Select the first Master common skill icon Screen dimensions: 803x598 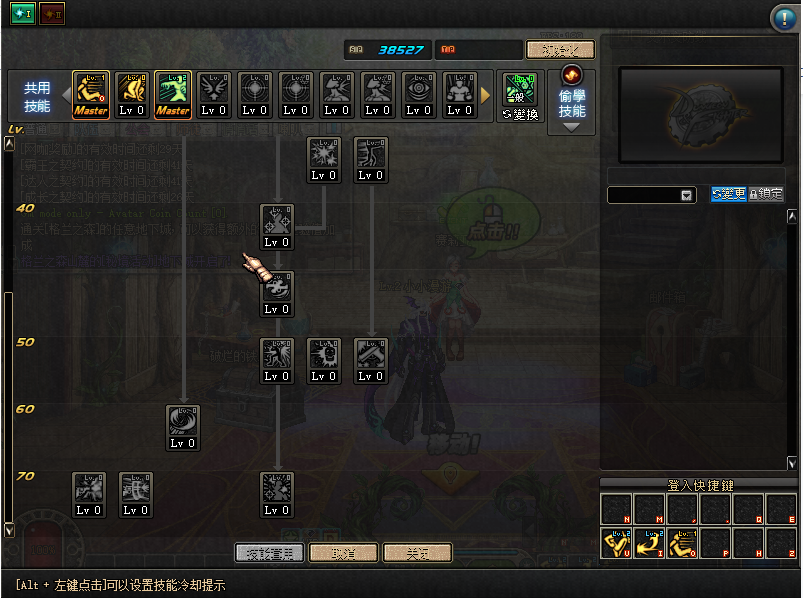[91, 95]
